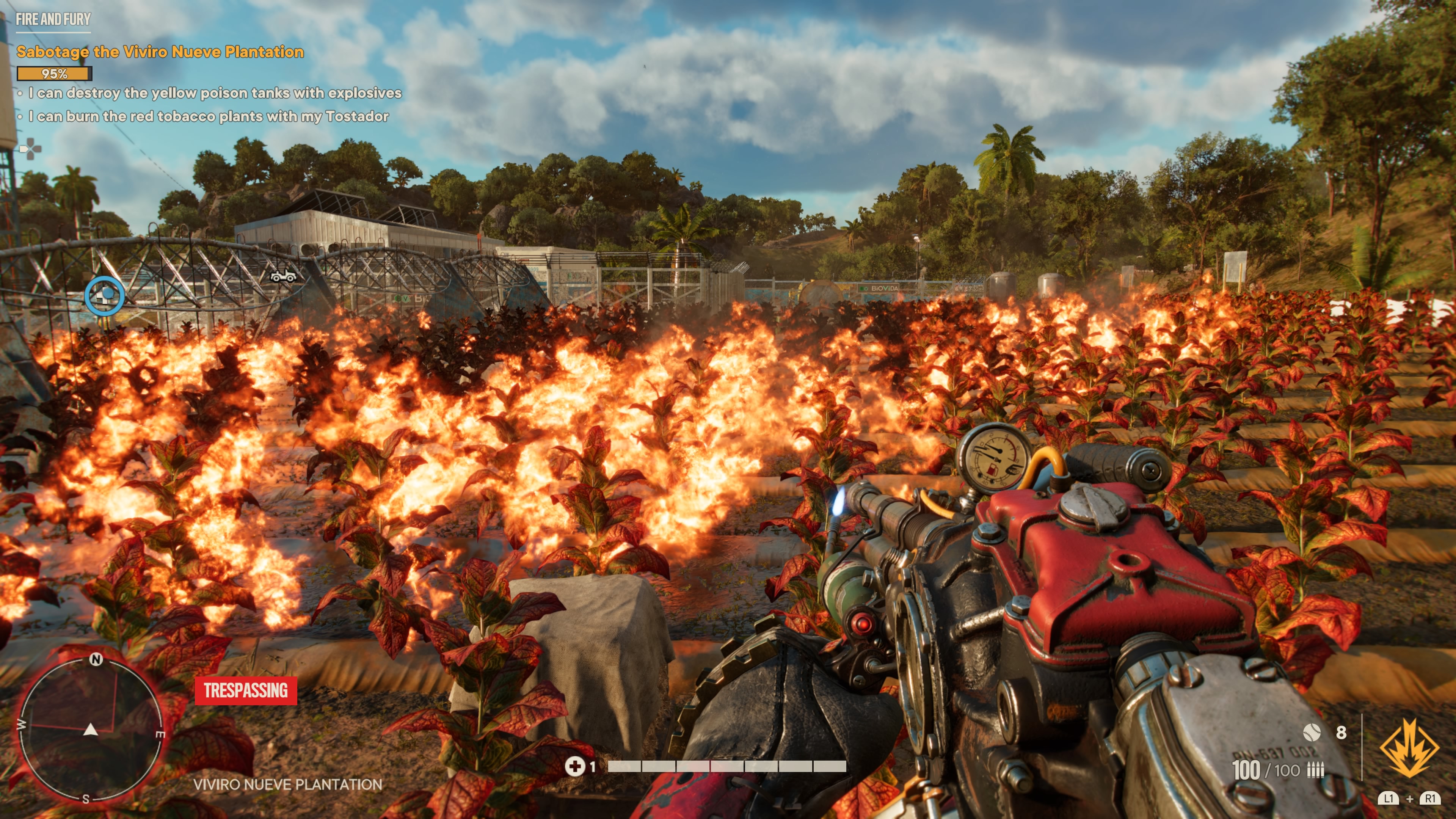Activate the orange Supremo ability icon
The width and height of the screenshot is (1456, 819).
click(x=1409, y=749)
